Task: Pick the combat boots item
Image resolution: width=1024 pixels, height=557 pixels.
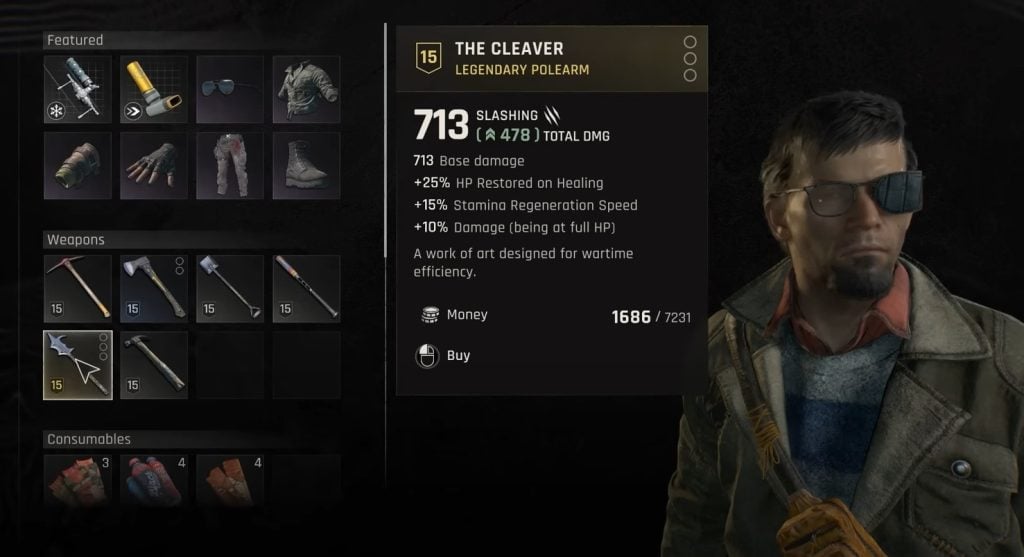Action: [x=306, y=165]
